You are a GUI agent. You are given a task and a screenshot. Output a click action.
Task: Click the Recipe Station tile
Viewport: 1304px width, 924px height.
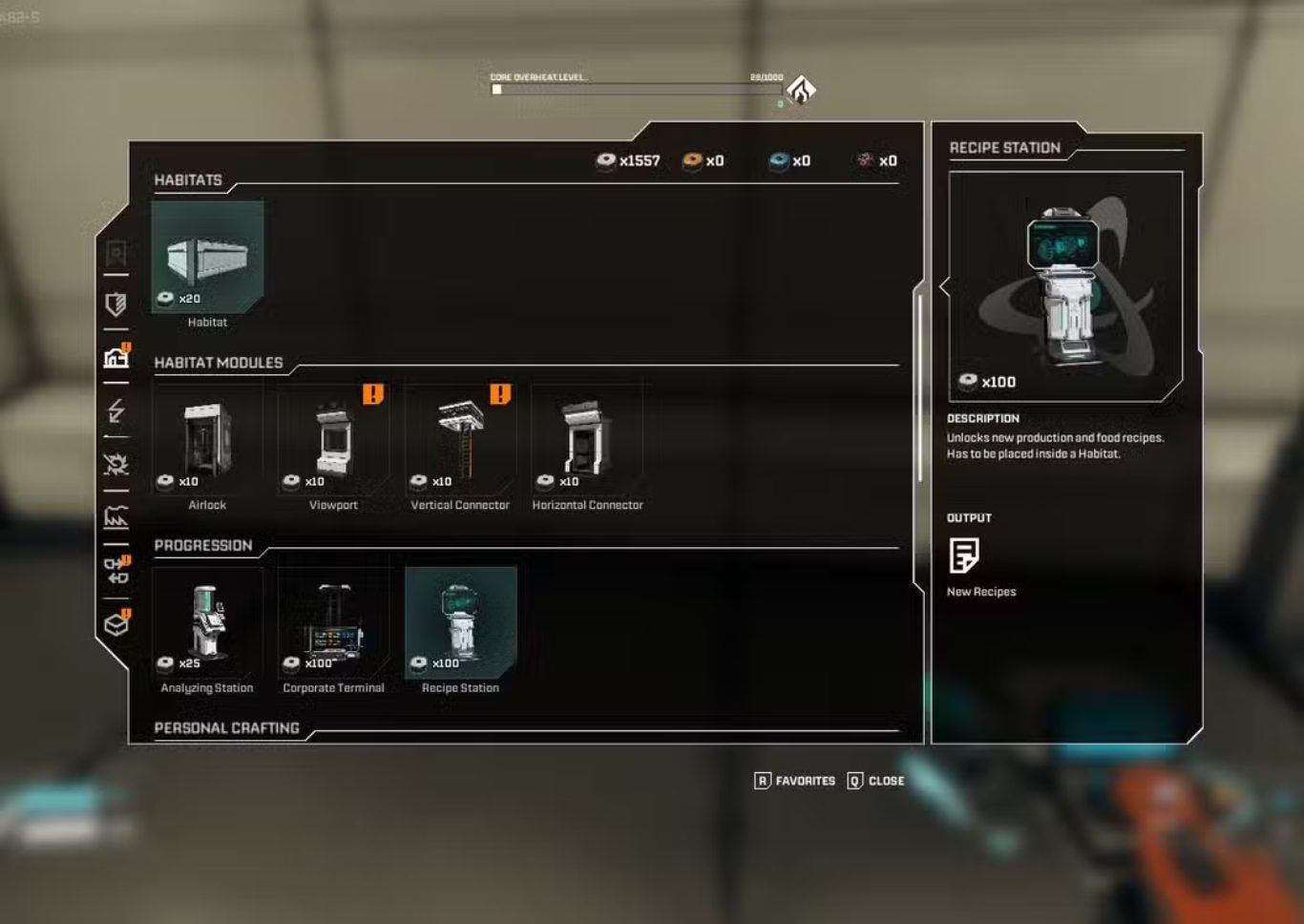tap(460, 622)
